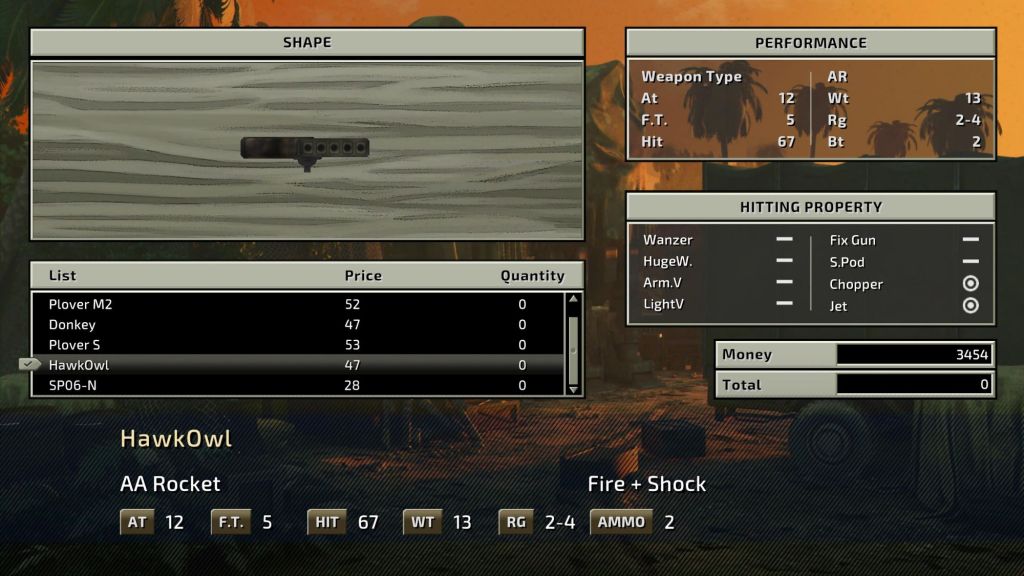Select the highlighted HawkOwl row
The image size is (1024, 576).
(x=300, y=365)
